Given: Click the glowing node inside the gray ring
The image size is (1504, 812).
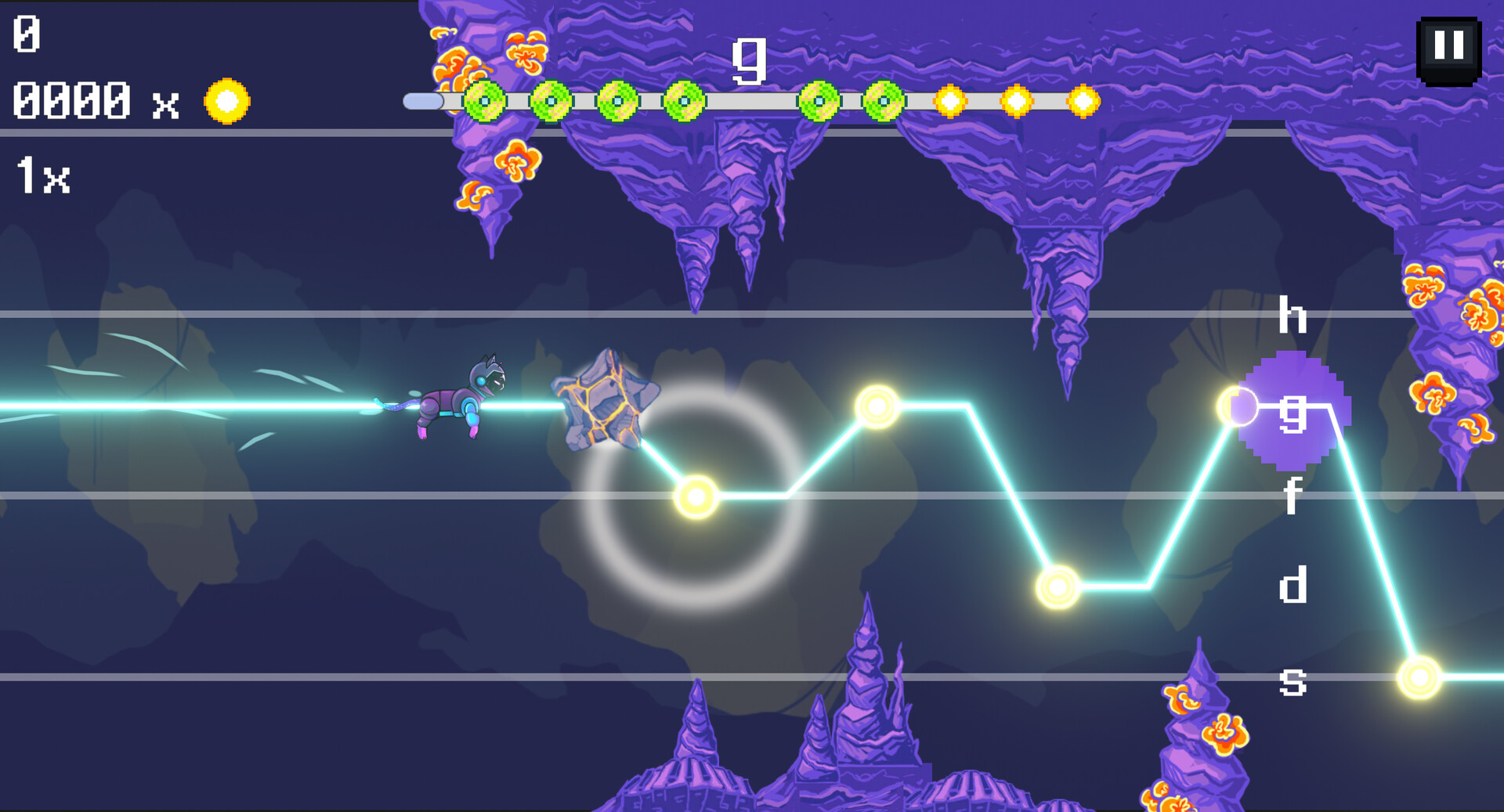Looking at the screenshot, I should (696, 498).
